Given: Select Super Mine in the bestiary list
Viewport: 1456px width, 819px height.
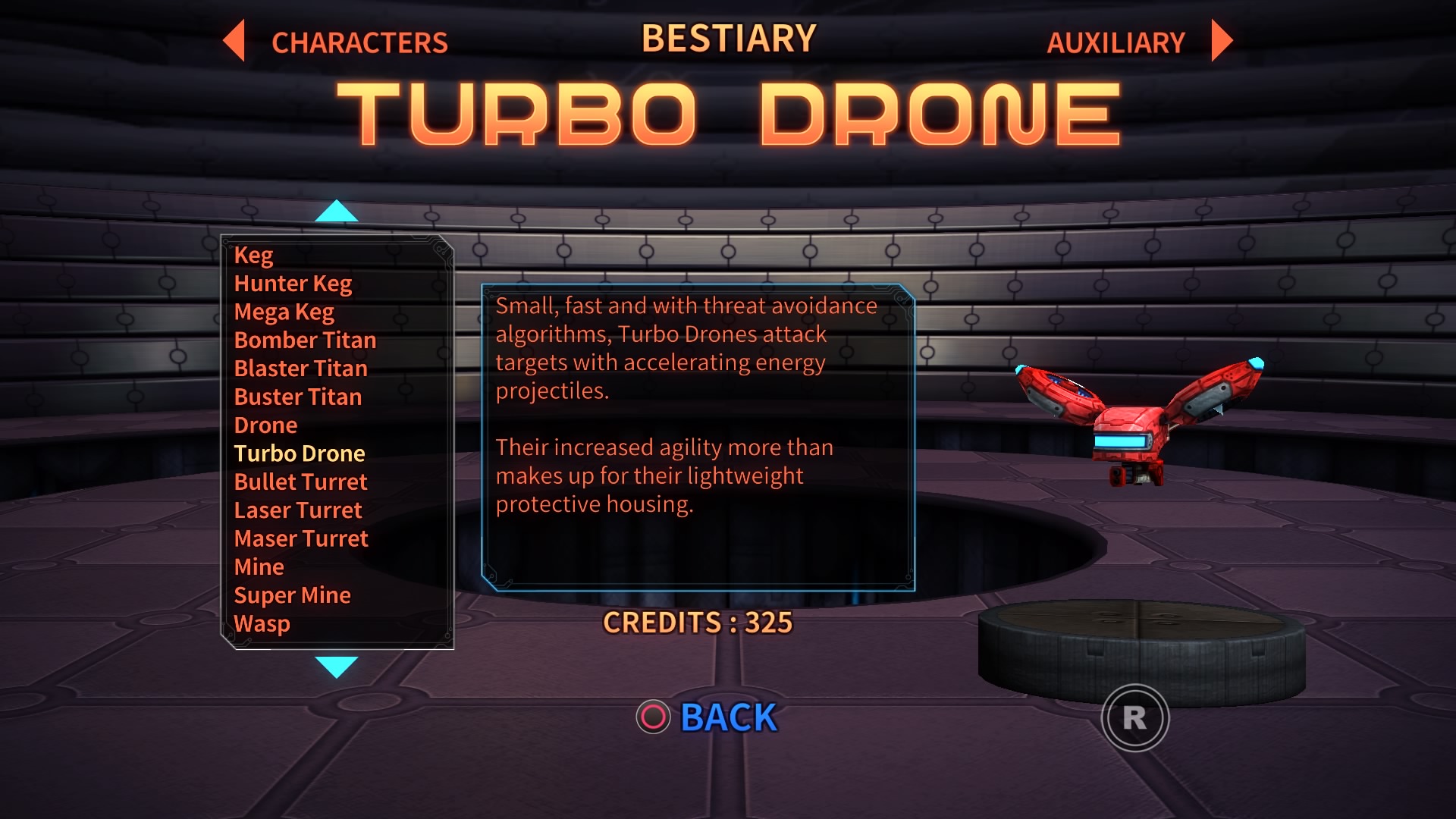Looking at the screenshot, I should coord(293,595).
